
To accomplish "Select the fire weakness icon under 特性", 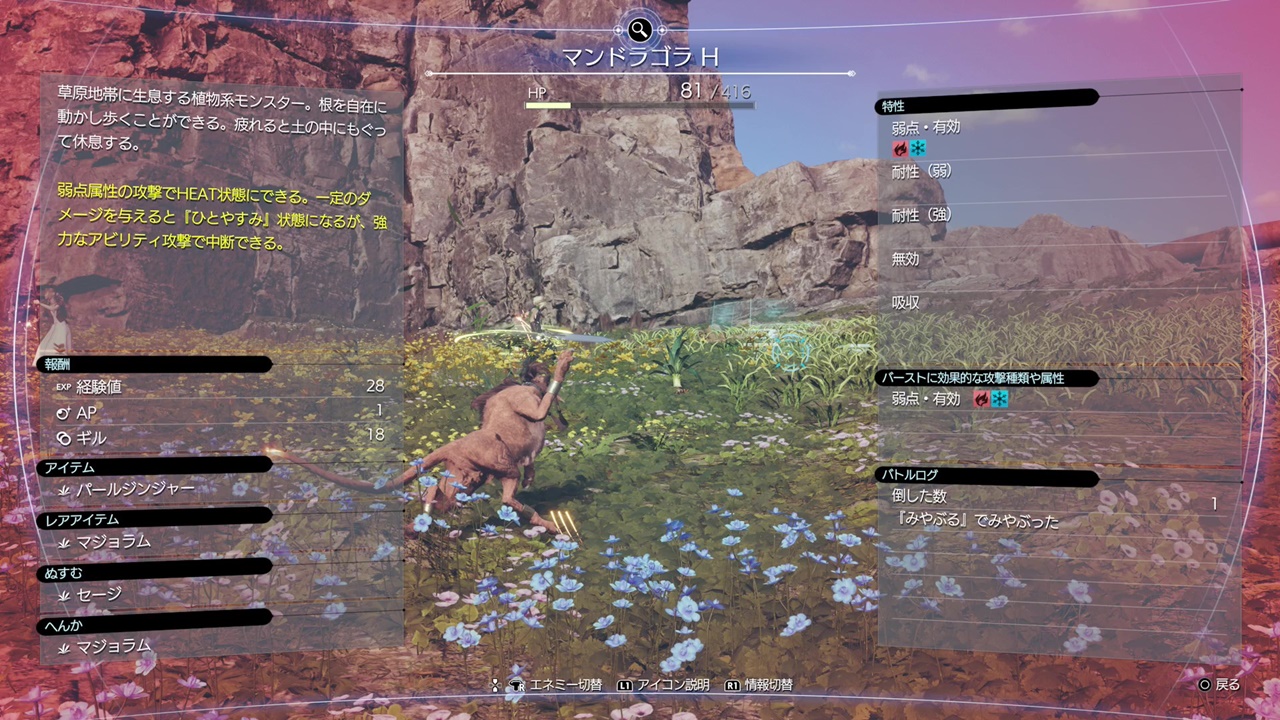I will click(x=900, y=148).
